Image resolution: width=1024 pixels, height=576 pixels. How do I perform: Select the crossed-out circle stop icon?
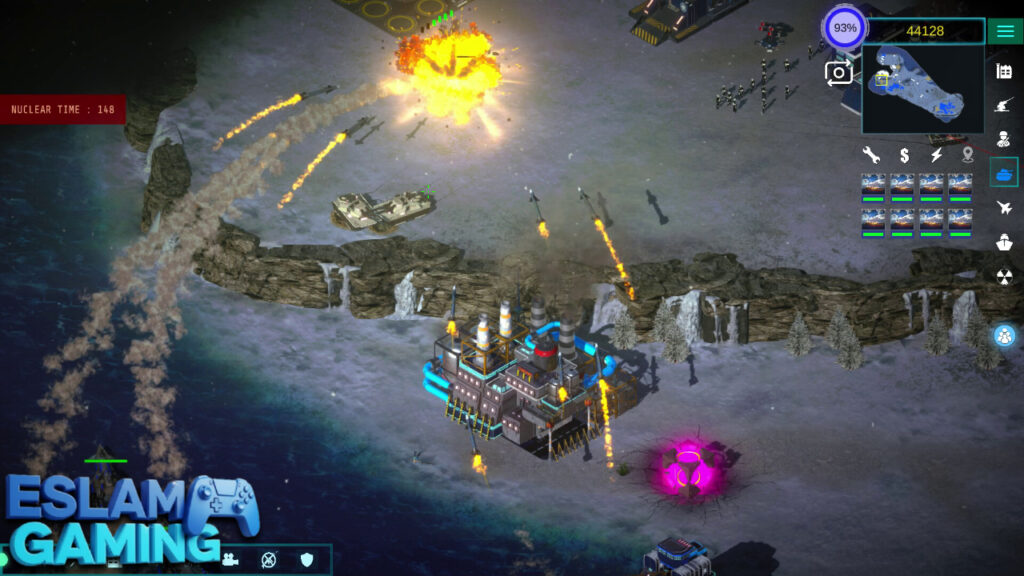coord(268,560)
